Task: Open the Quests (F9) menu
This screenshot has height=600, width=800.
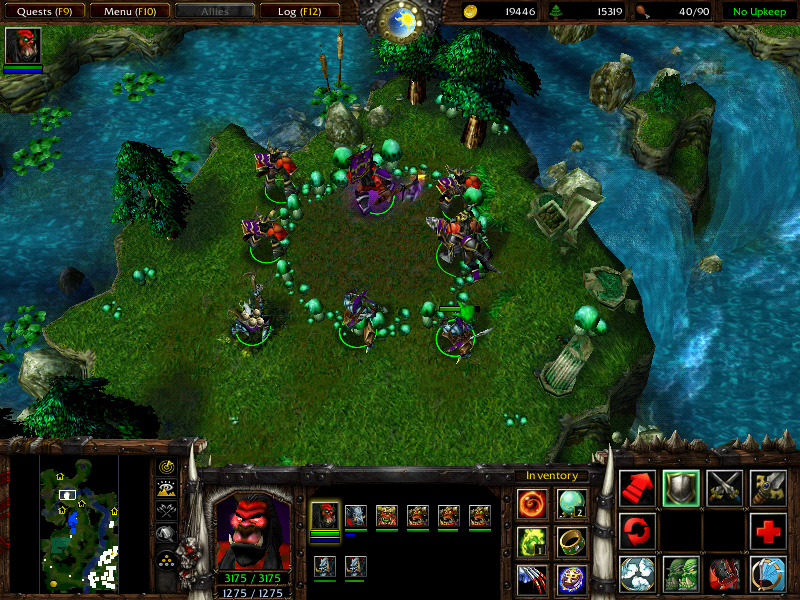Action: coord(44,12)
